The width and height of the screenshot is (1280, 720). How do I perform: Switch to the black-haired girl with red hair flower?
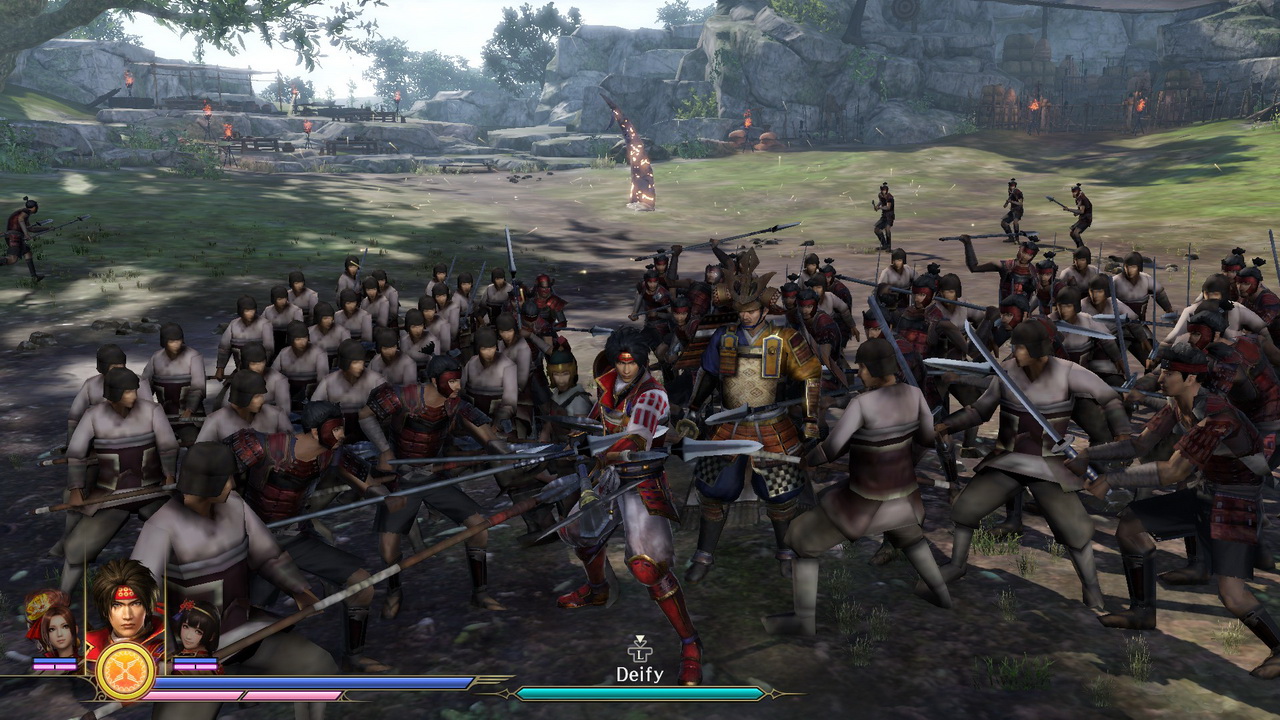(196, 628)
